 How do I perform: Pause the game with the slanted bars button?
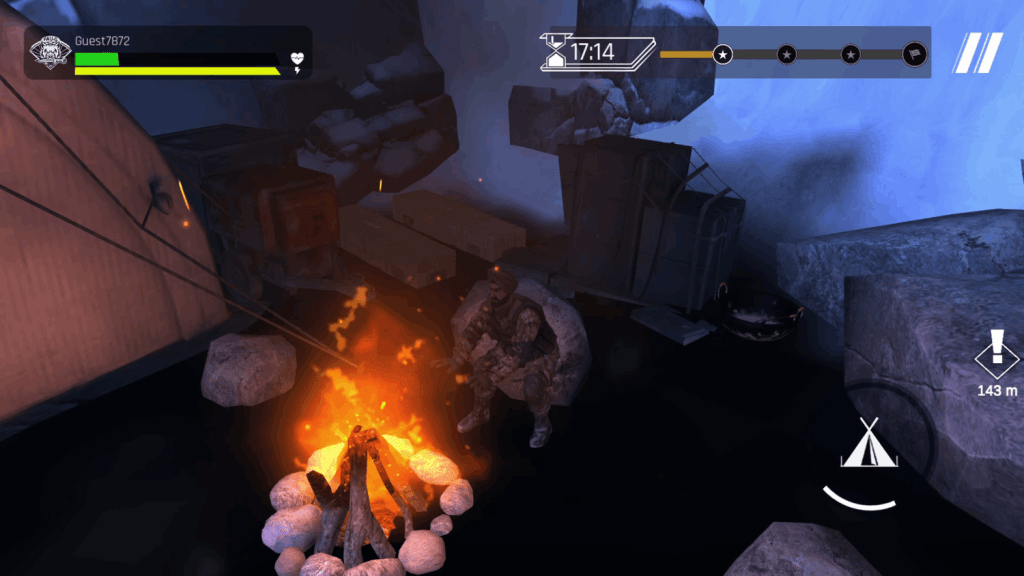tap(977, 53)
